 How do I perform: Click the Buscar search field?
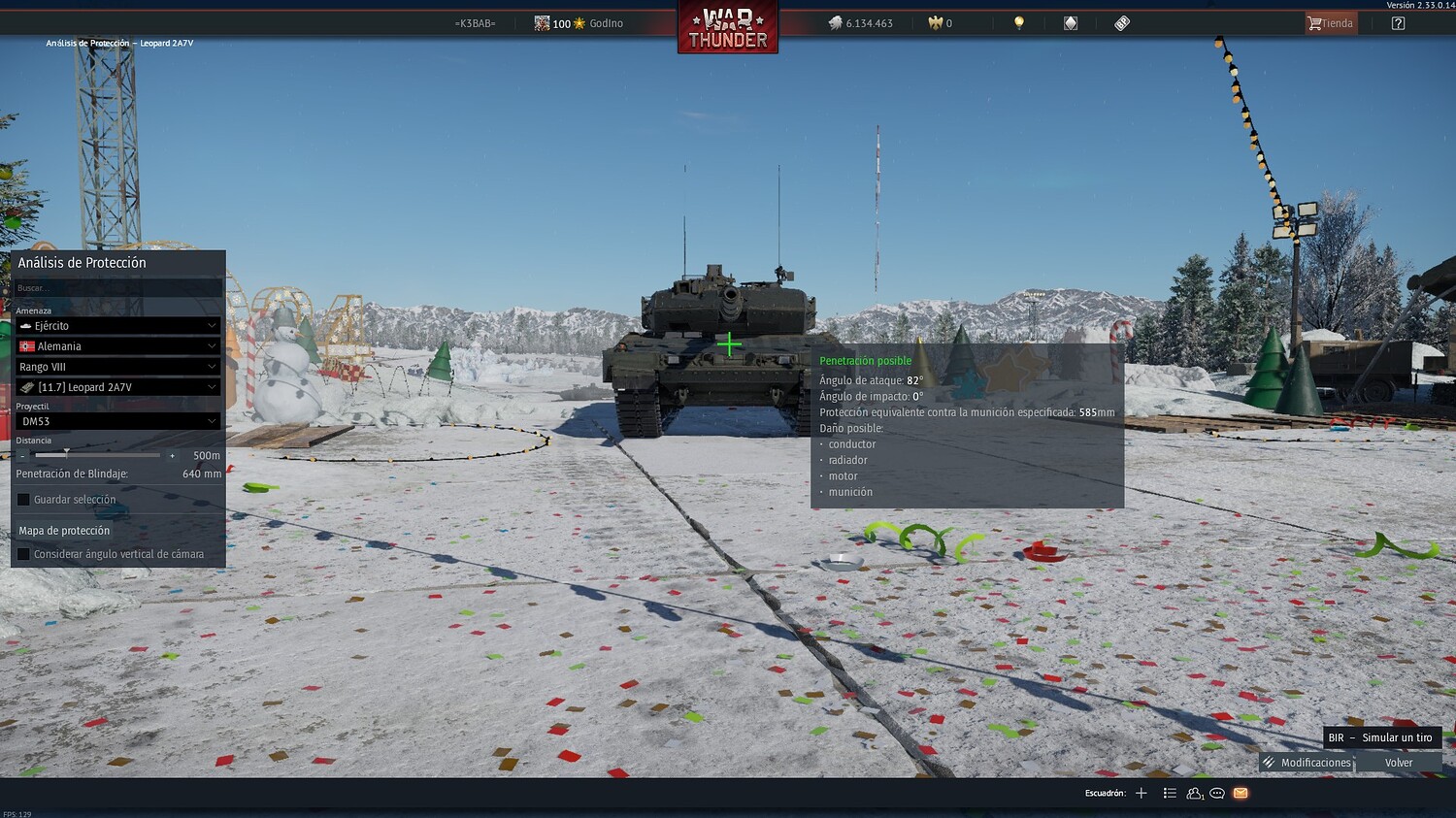117,287
